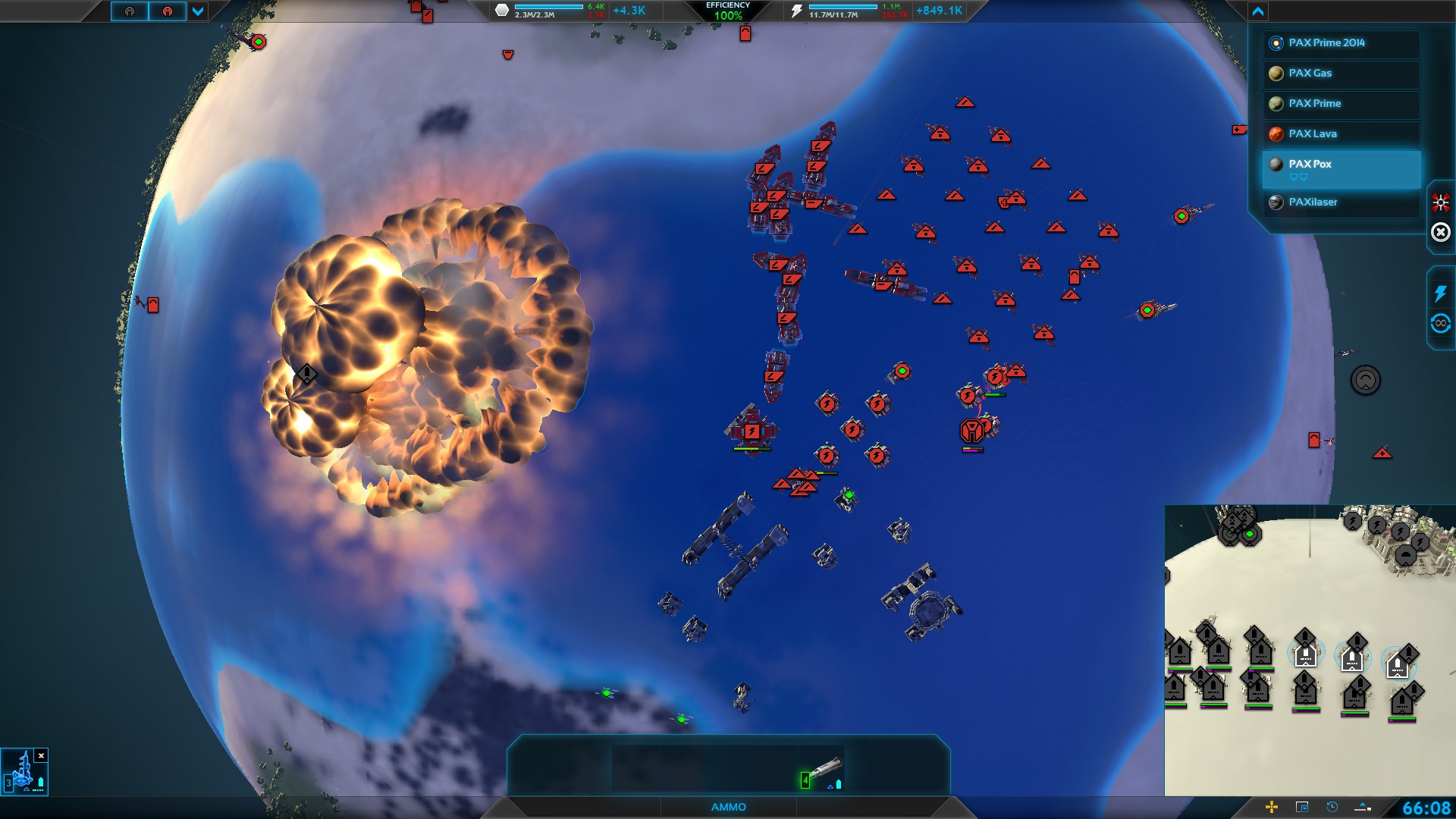This screenshot has width=1456, height=819.
Task: Collapse the planet list with the up arrow
Action: point(1258,11)
